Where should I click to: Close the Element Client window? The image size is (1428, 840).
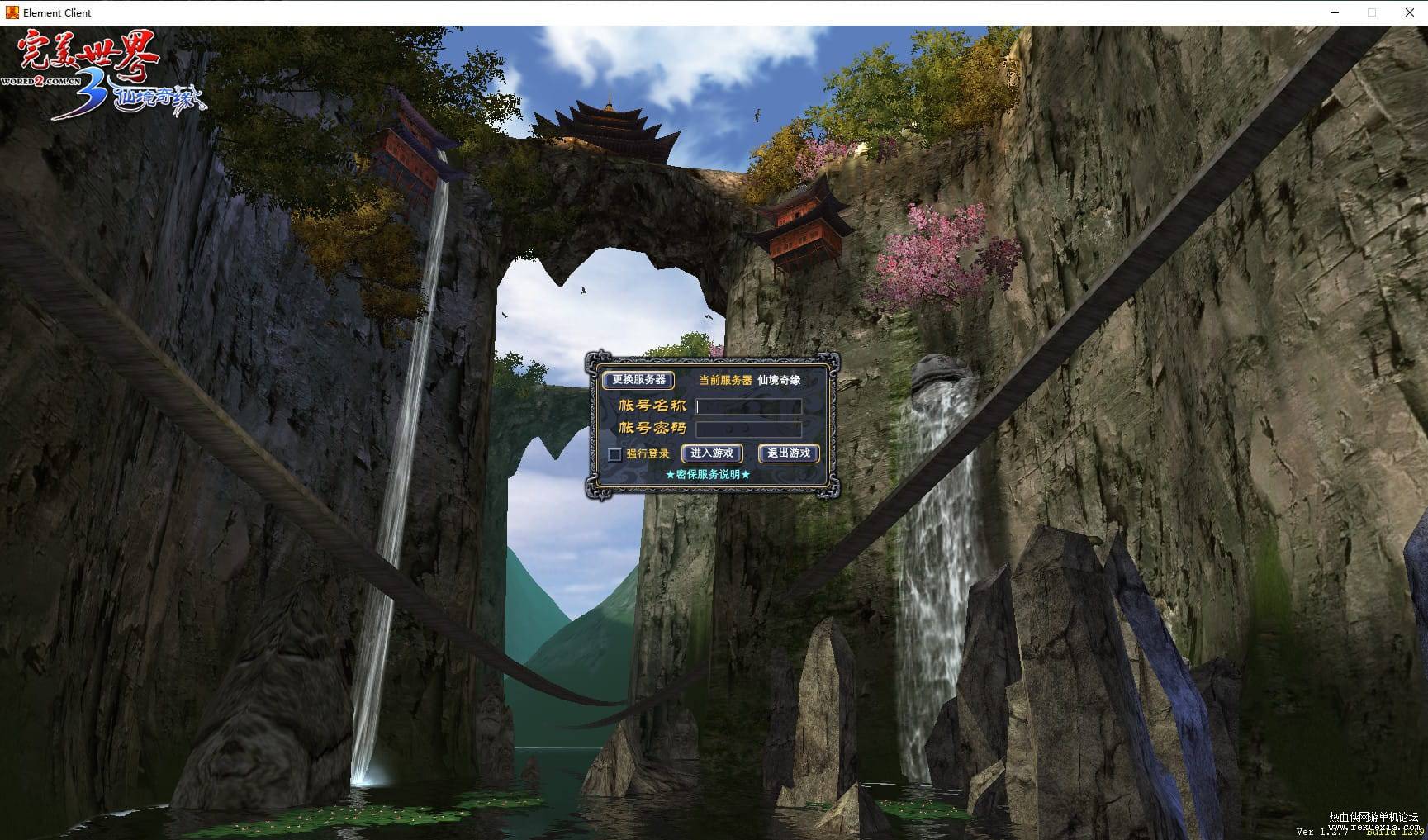(1409, 12)
